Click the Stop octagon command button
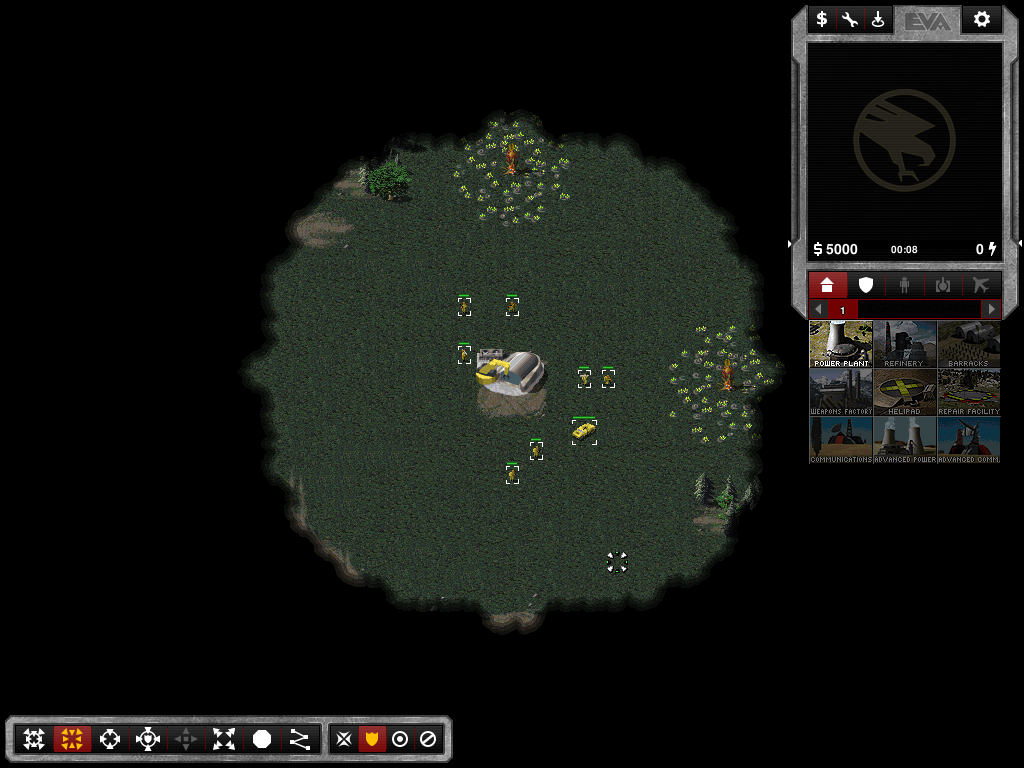1024x768 pixels. click(262, 739)
